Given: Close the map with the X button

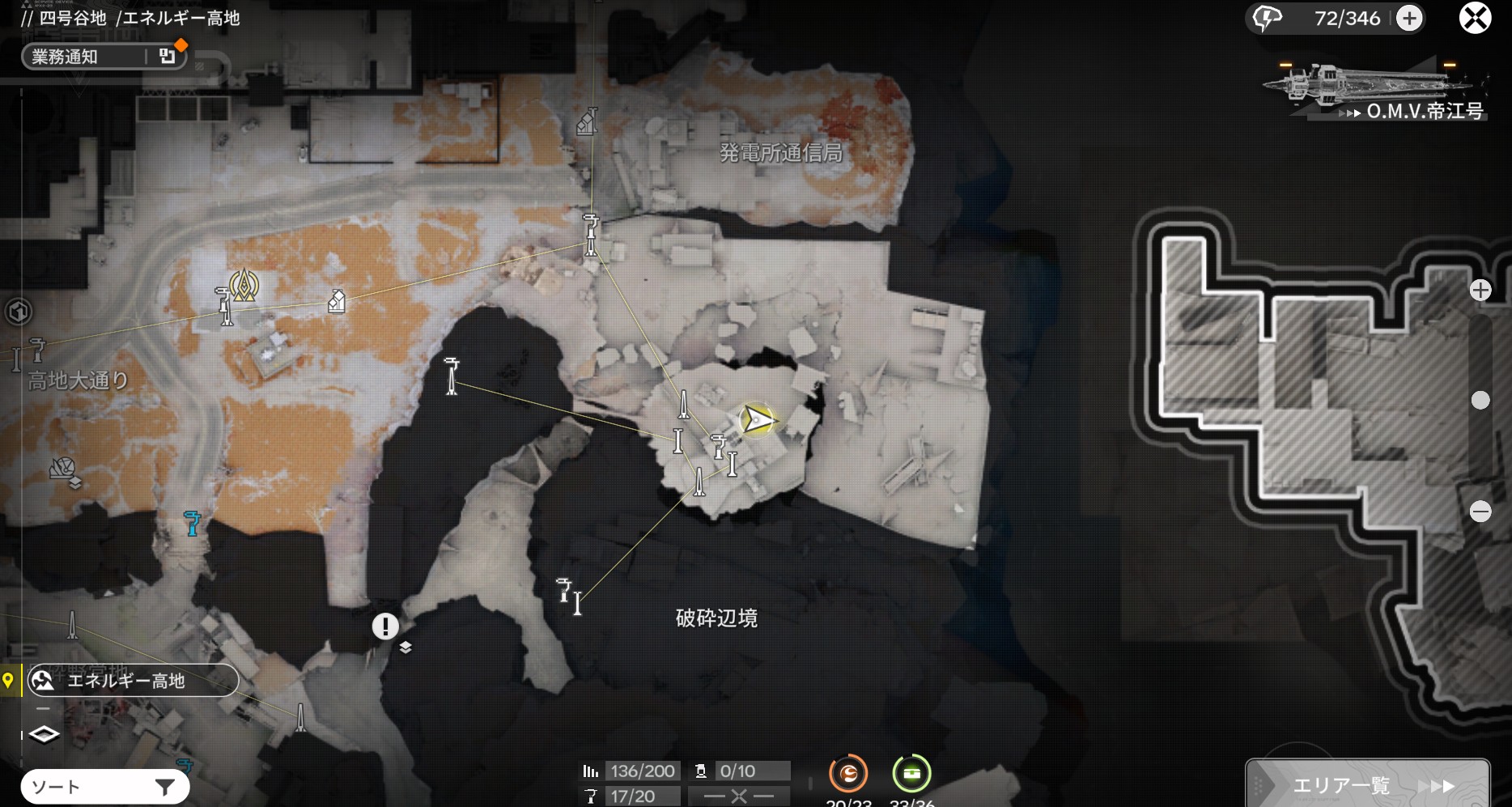Looking at the screenshot, I should (1475, 18).
